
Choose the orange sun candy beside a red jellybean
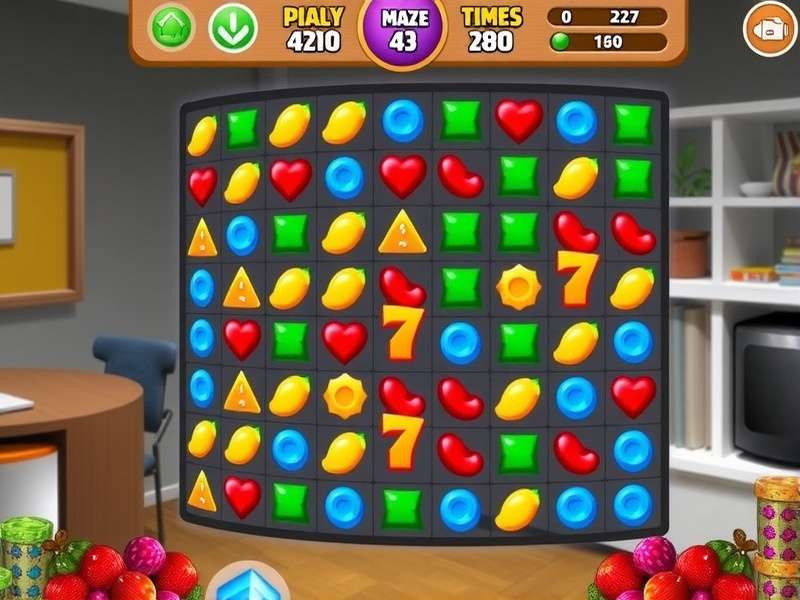click(x=345, y=396)
